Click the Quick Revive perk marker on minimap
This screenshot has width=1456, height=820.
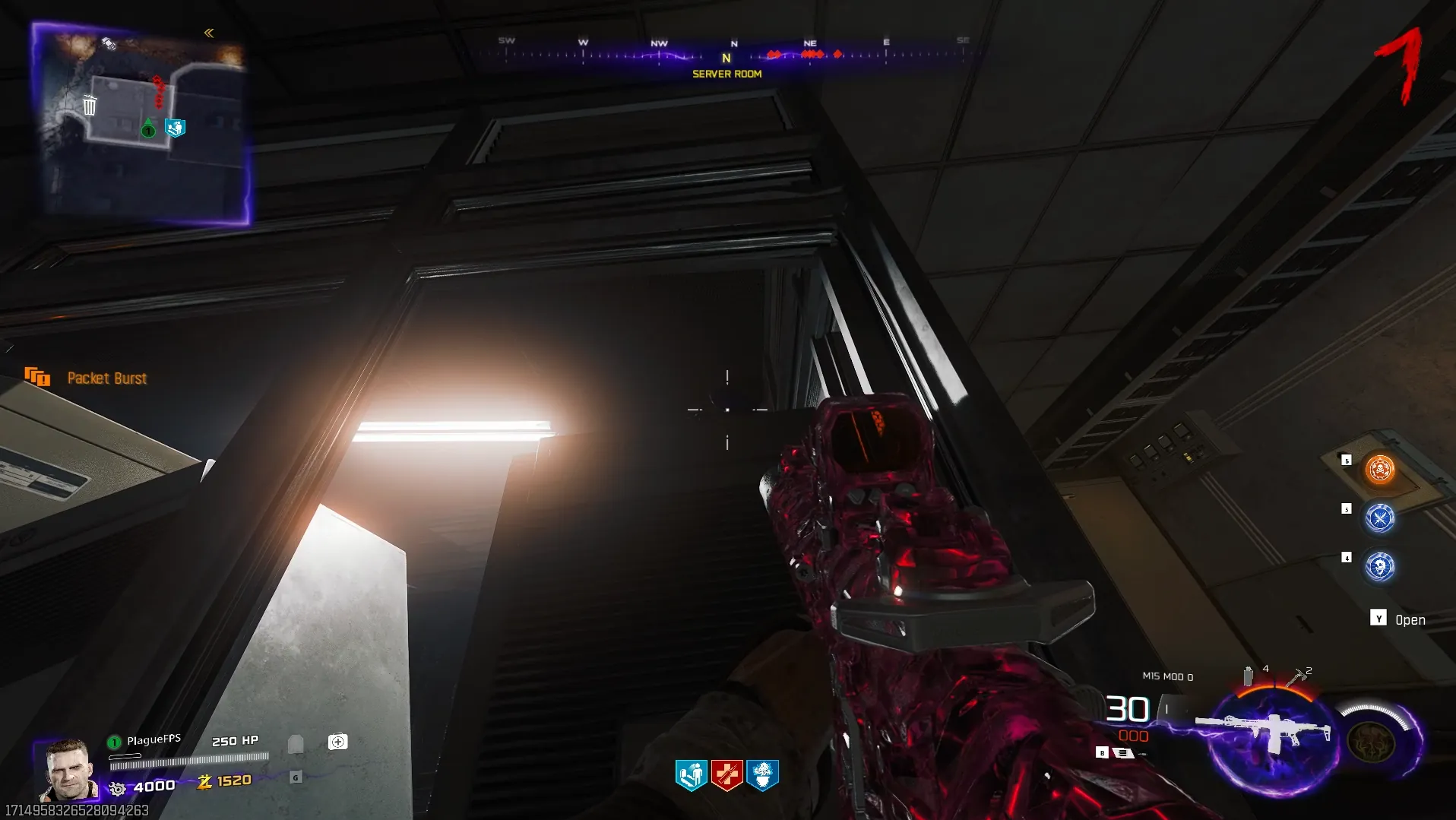(x=176, y=128)
